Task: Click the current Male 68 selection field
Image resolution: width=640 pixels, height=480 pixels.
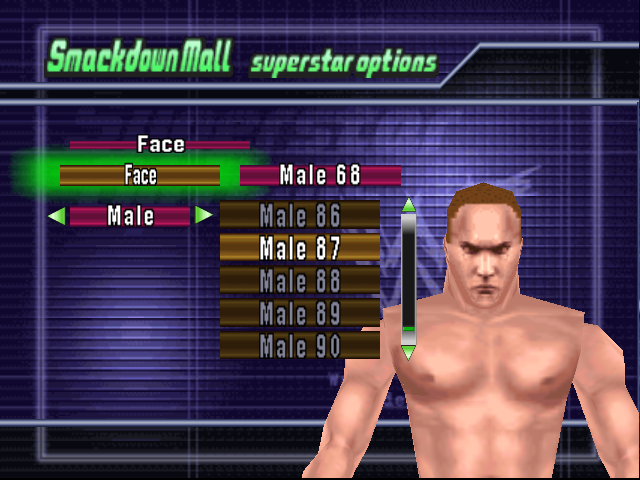Action: (320, 176)
